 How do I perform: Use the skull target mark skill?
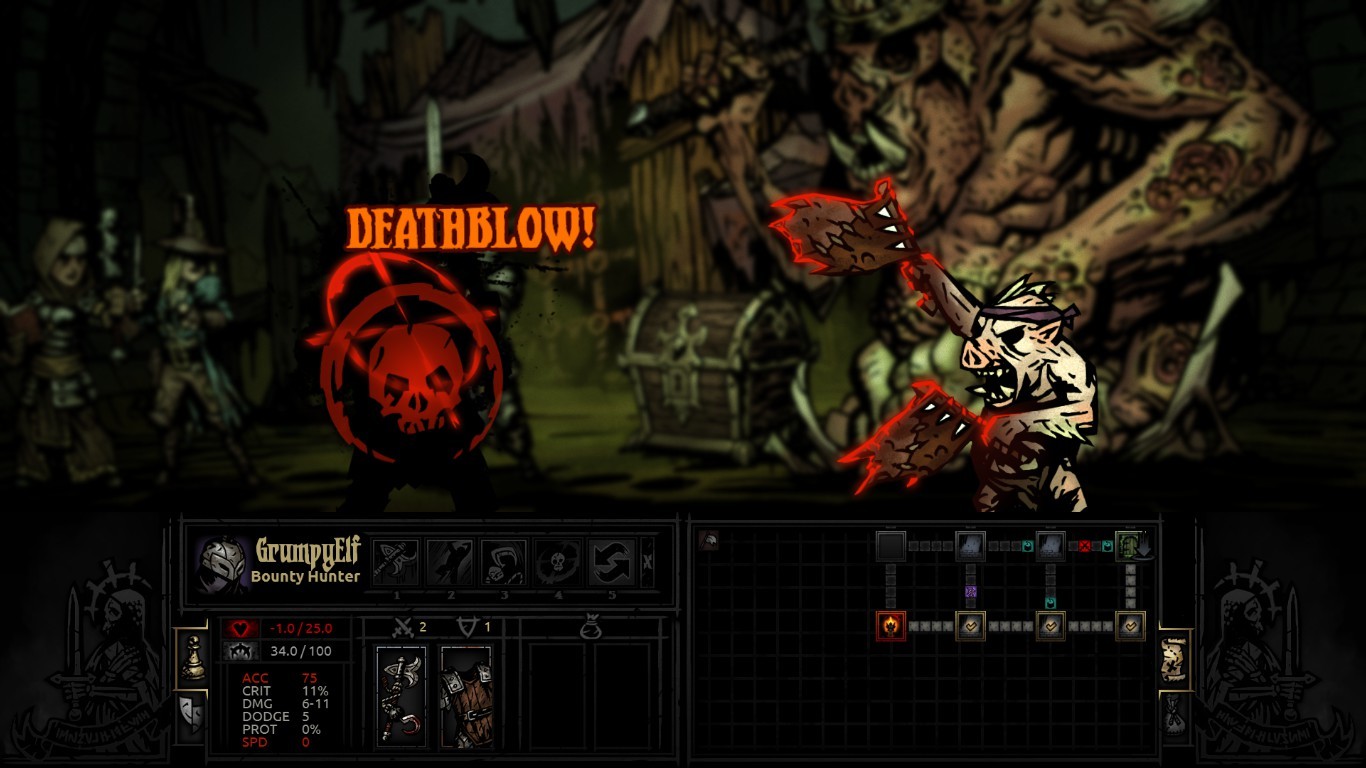point(558,562)
